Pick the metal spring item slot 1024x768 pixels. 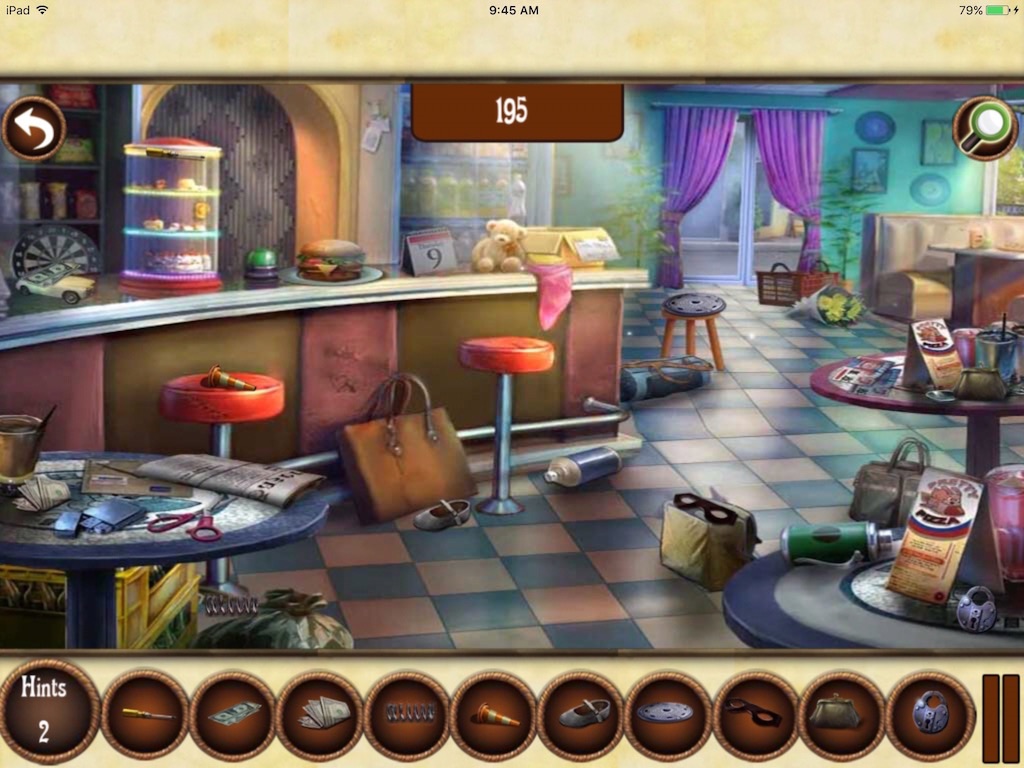coord(407,714)
